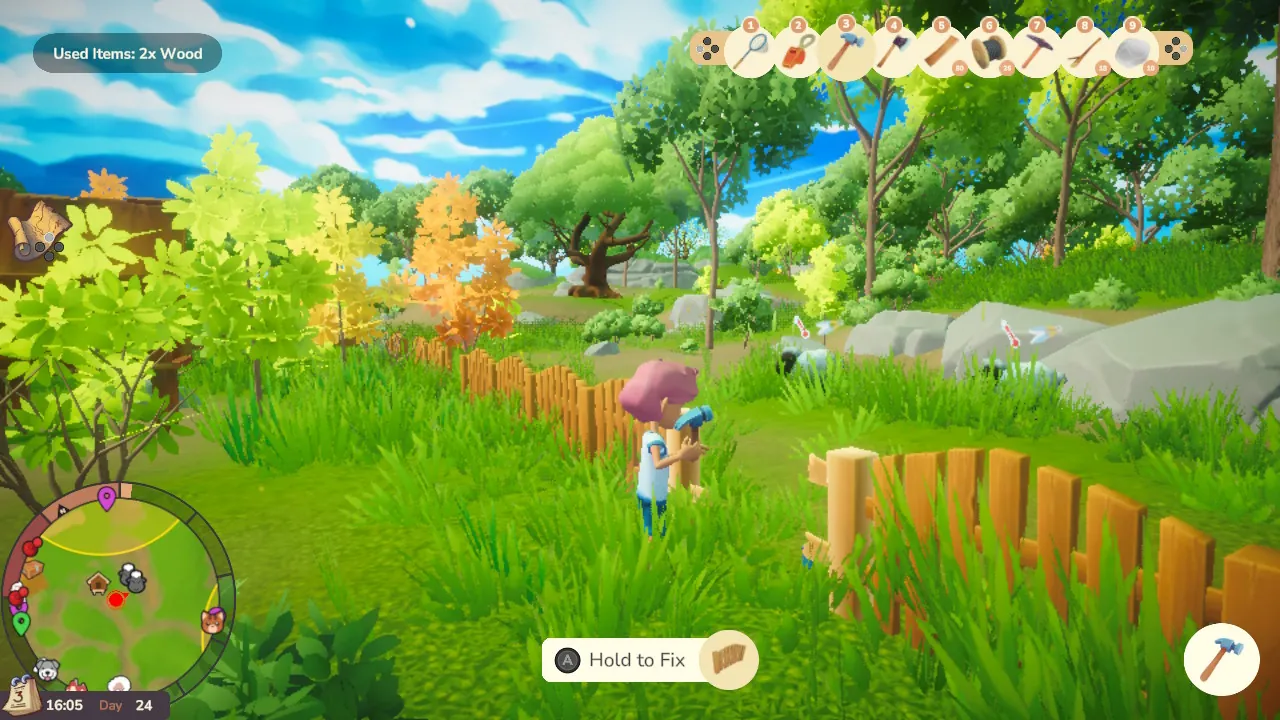Choose the hammer in hotbar slot 3

tap(845, 49)
